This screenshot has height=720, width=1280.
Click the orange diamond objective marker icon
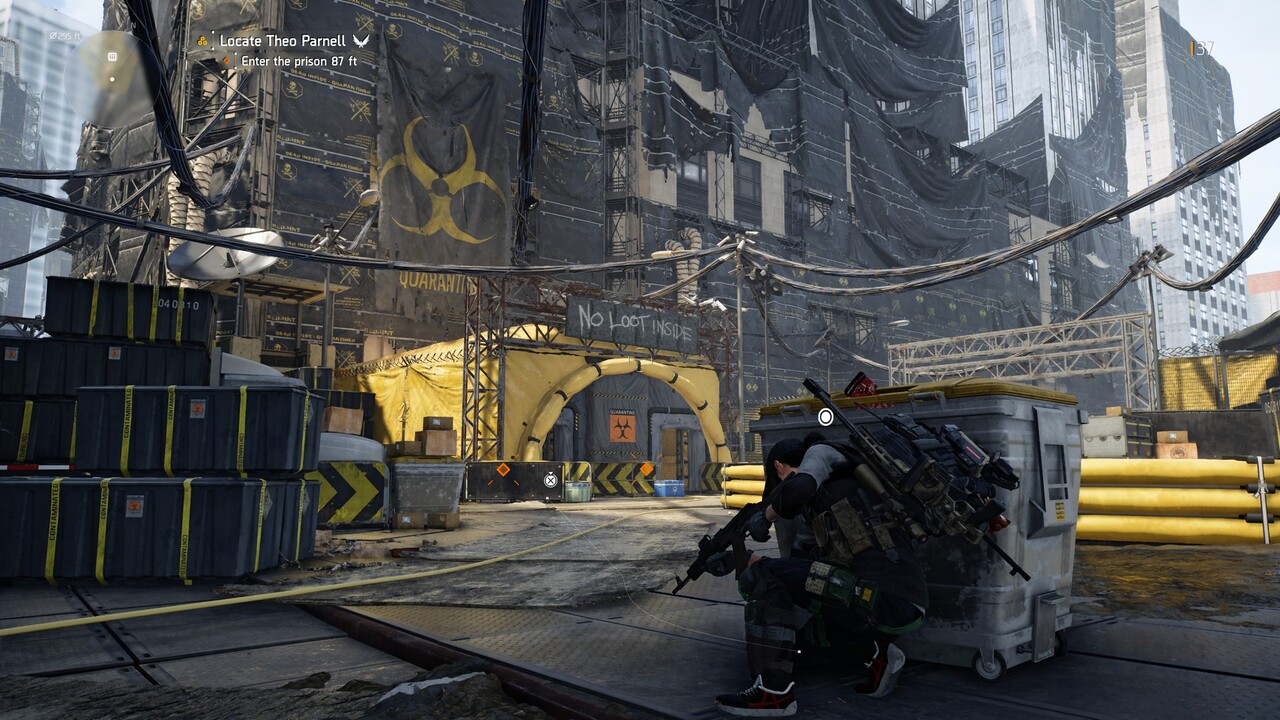226,60
